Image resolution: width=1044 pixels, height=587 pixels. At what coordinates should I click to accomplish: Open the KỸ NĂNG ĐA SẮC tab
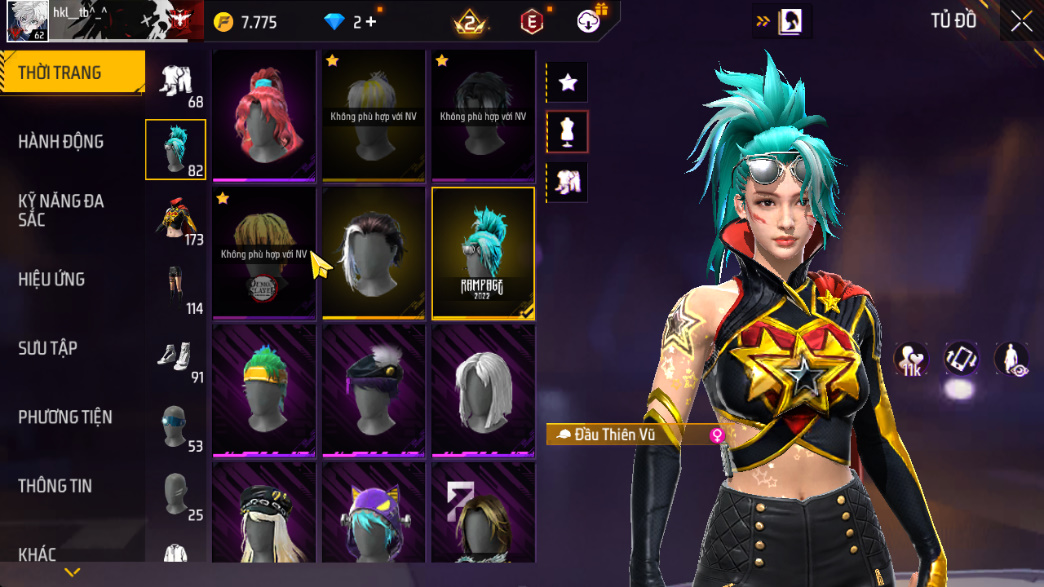tap(61, 210)
